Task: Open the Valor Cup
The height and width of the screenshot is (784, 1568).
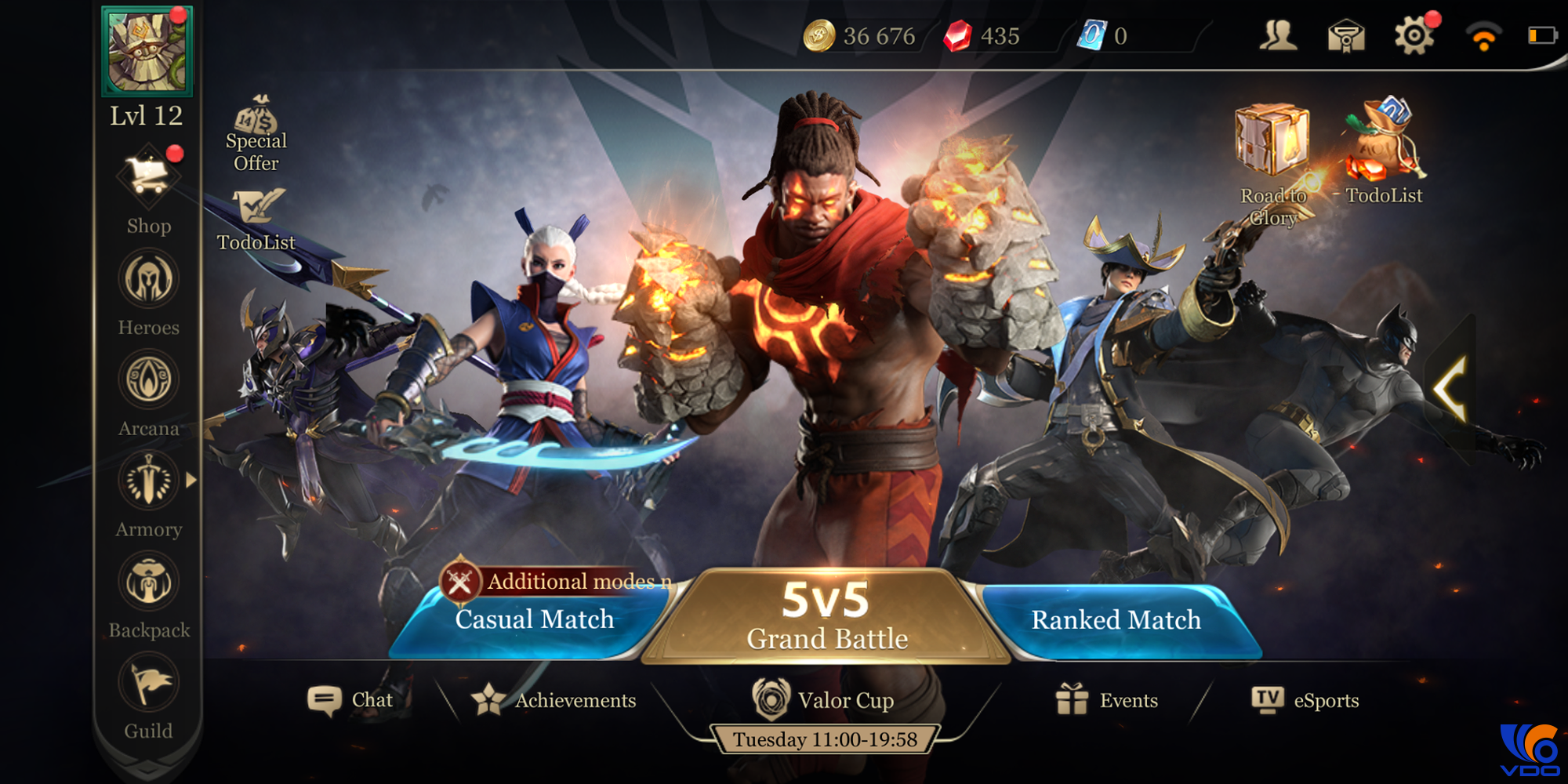Action: pos(823,700)
